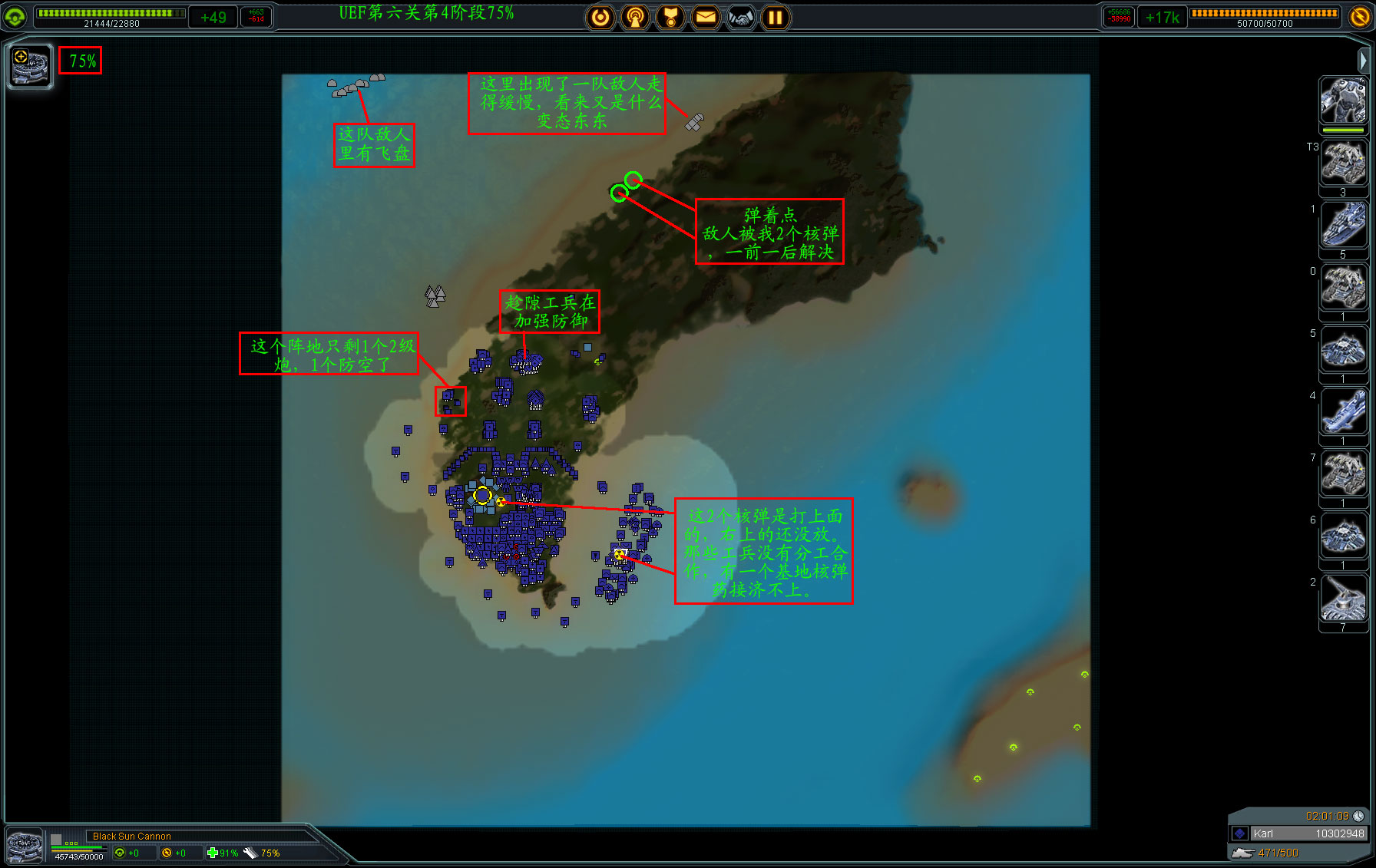The height and width of the screenshot is (868, 1376).
Task: Select control group 6 unit
Action: coord(1343,536)
